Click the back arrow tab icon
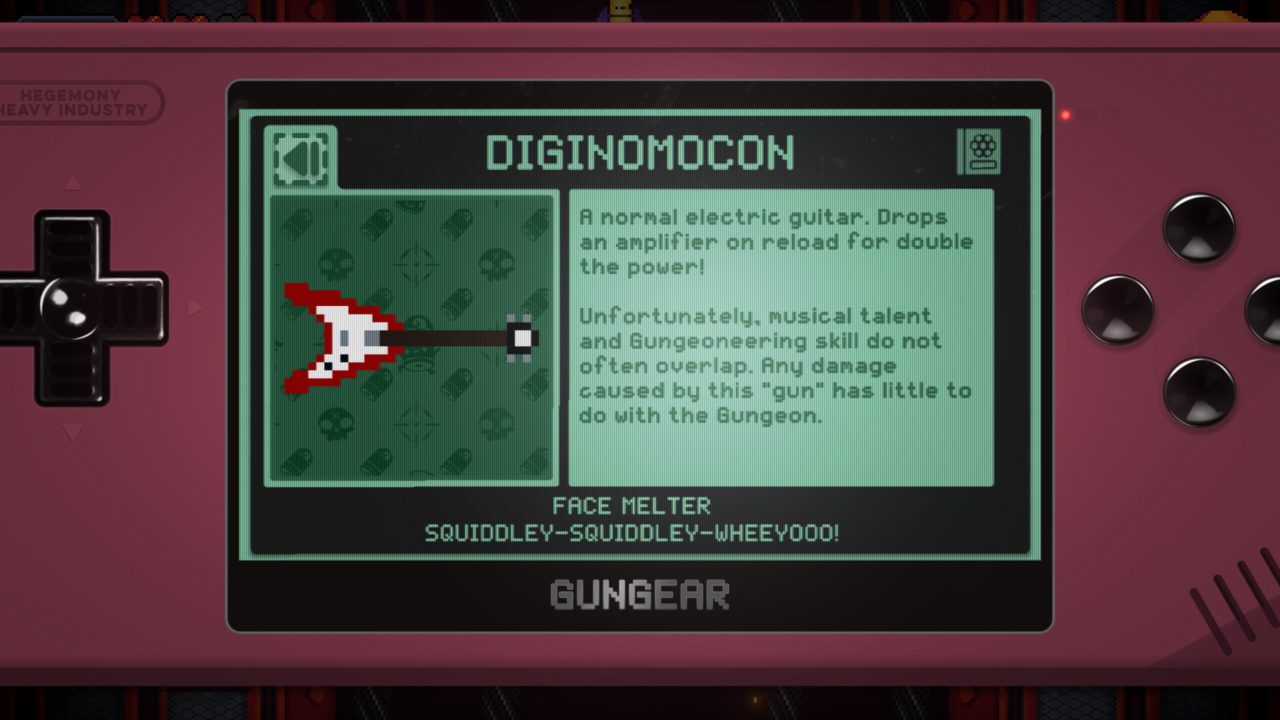Image resolution: width=1280 pixels, height=720 pixels. pyautogui.click(x=300, y=156)
